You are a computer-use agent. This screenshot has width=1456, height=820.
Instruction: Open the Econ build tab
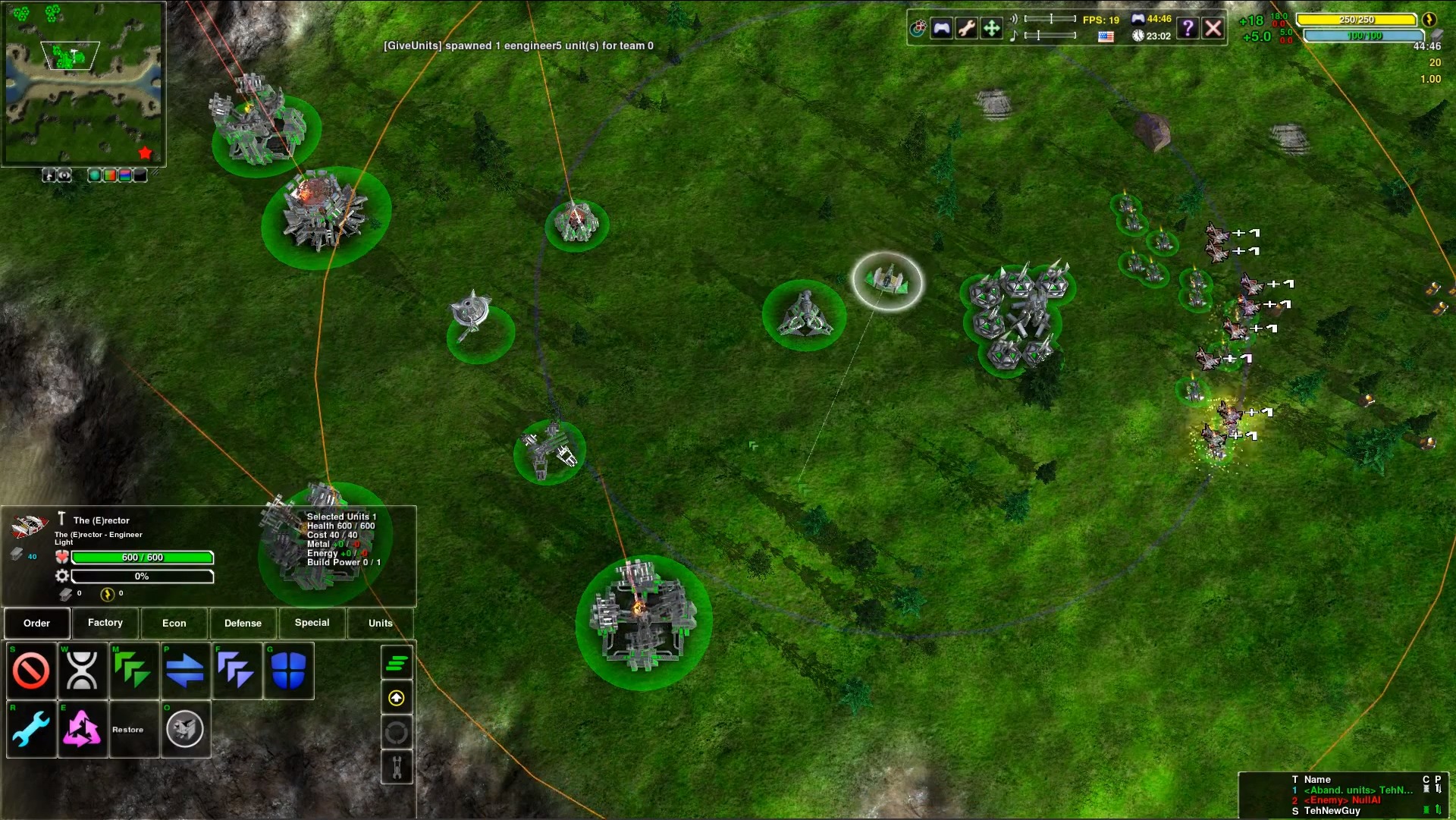(174, 623)
